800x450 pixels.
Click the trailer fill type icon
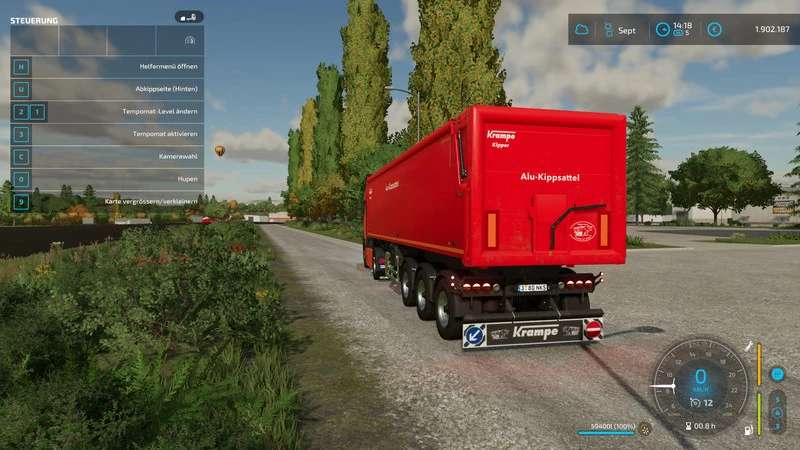click(x=645, y=430)
